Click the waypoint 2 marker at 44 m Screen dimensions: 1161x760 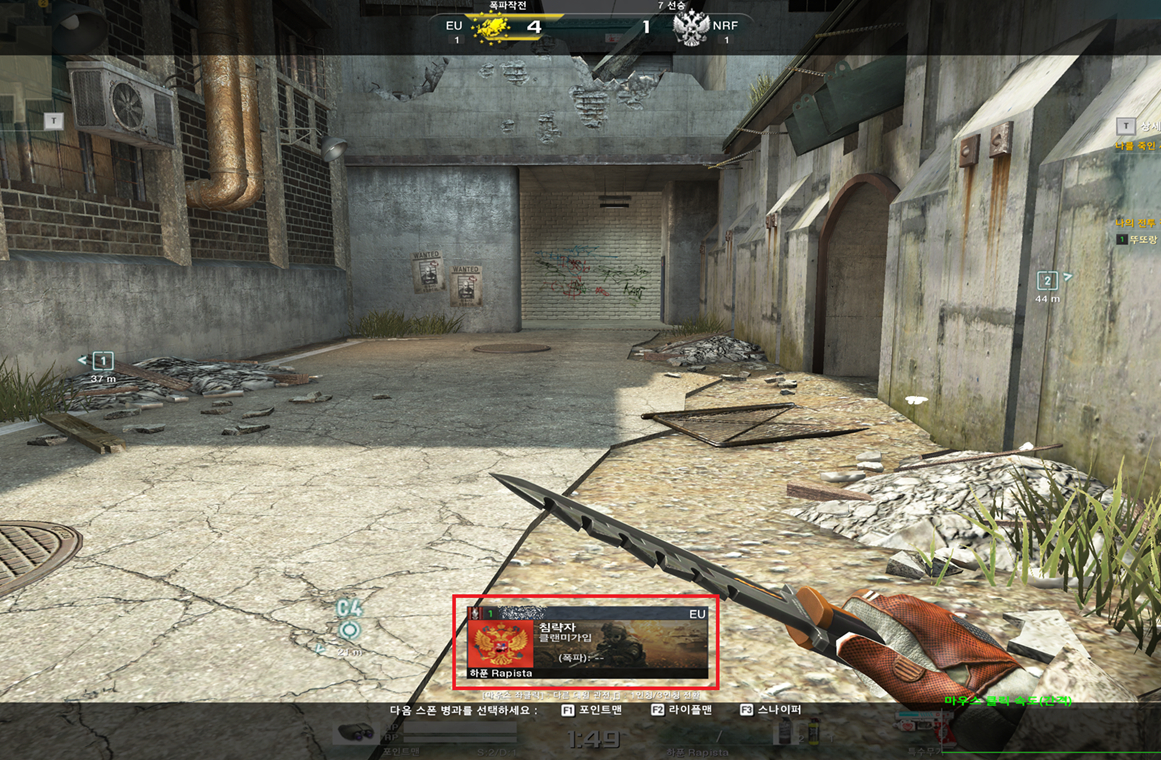click(x=1047, y=281)
